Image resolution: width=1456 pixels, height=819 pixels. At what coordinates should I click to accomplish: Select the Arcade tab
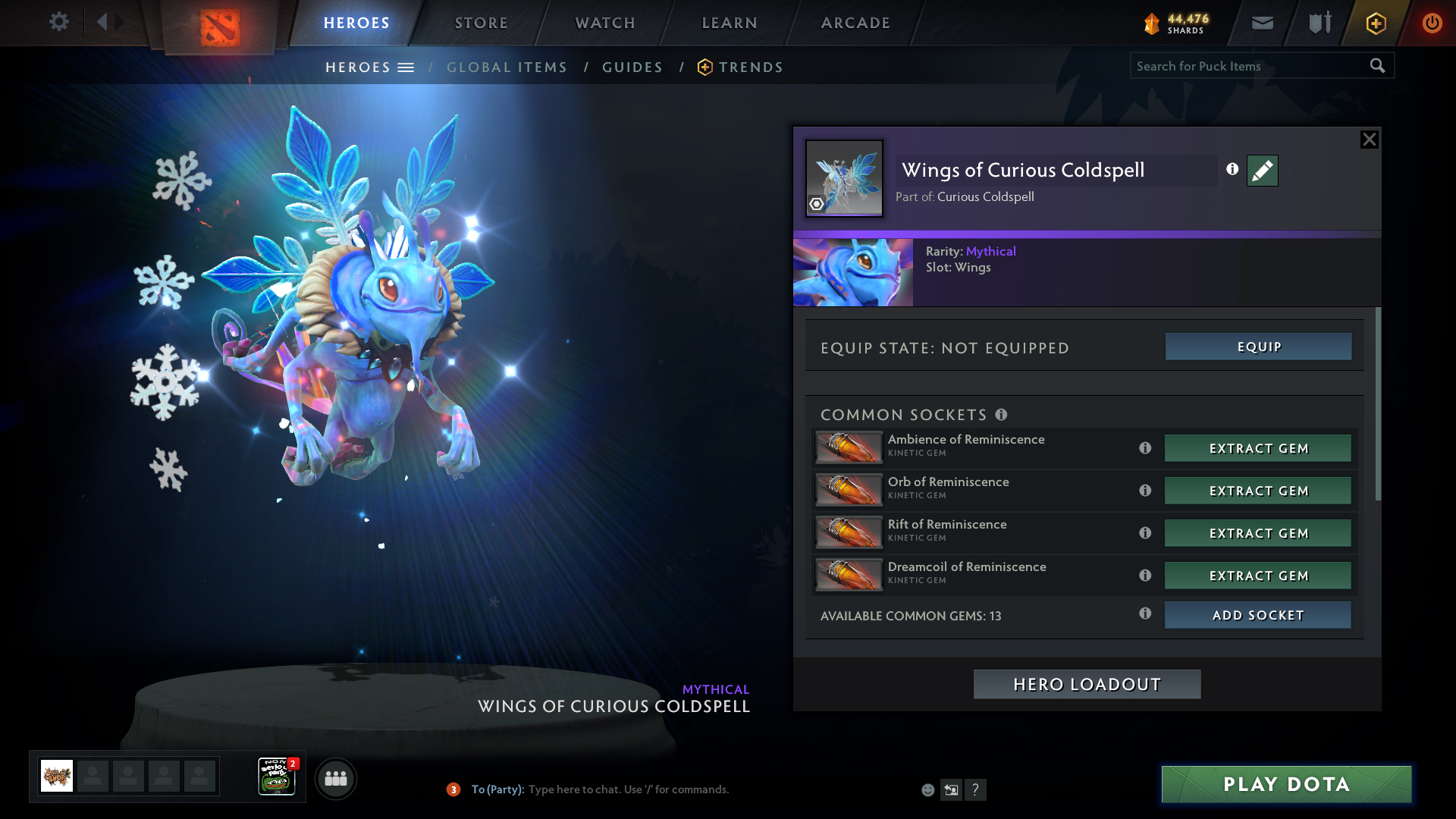click(855, 23)
